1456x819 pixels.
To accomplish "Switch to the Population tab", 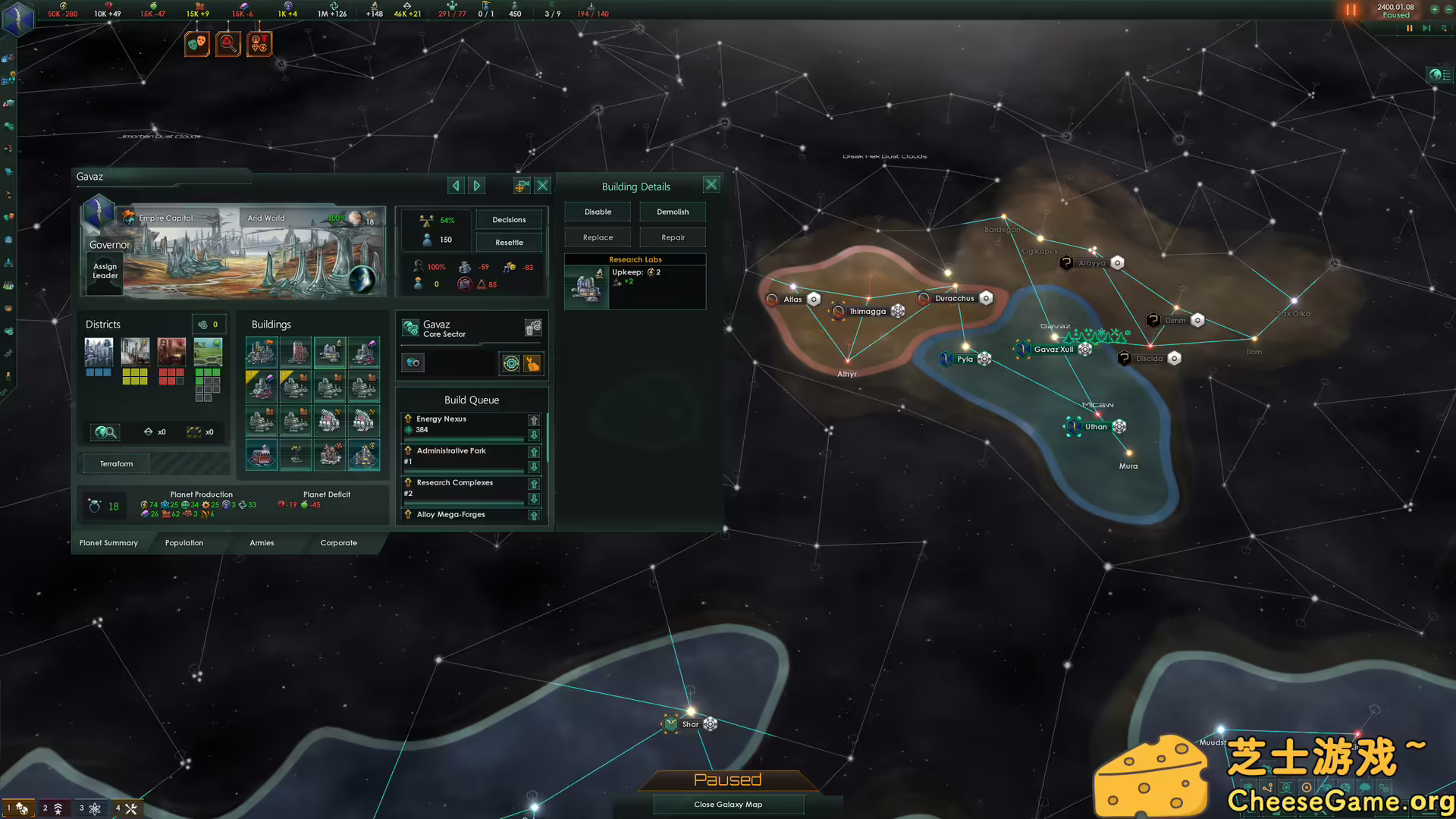I will (x=184, y=542).
